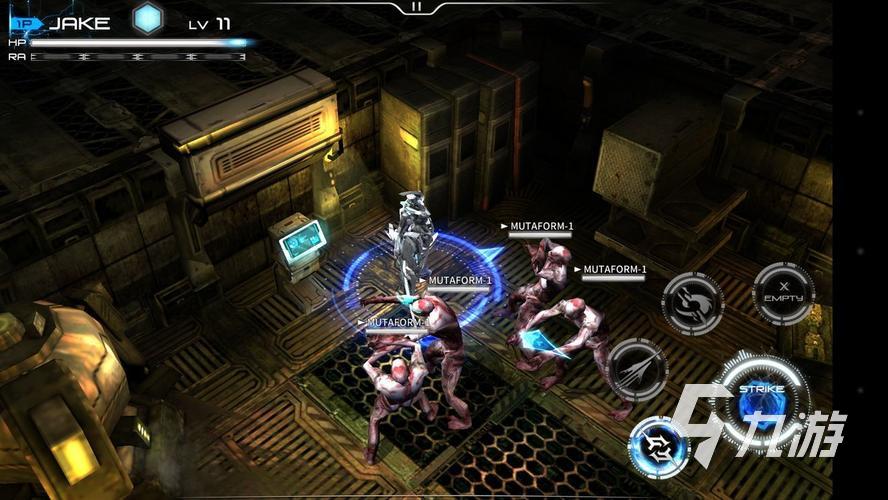Viewport: 888px width, 500px height.
Task: Use the arrow dash skill
Action: (x=638, y=370)
